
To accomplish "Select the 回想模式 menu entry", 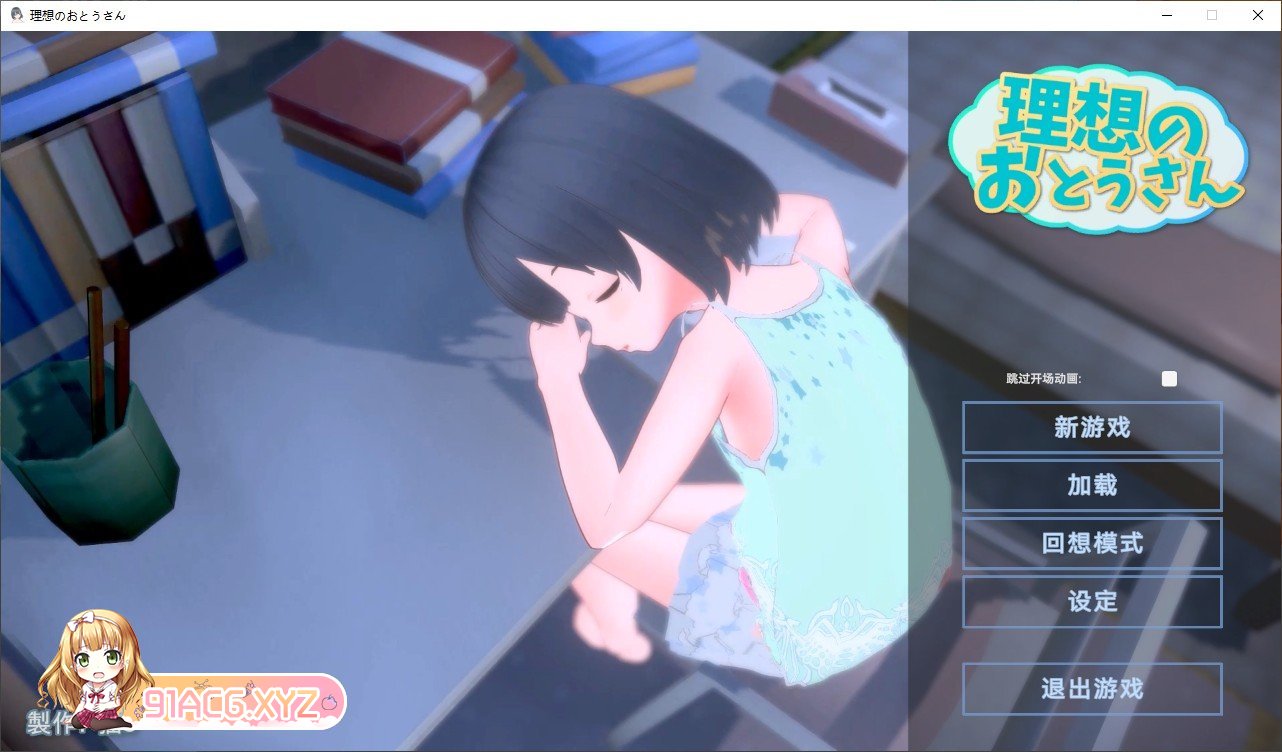I will click(1092, 544).
